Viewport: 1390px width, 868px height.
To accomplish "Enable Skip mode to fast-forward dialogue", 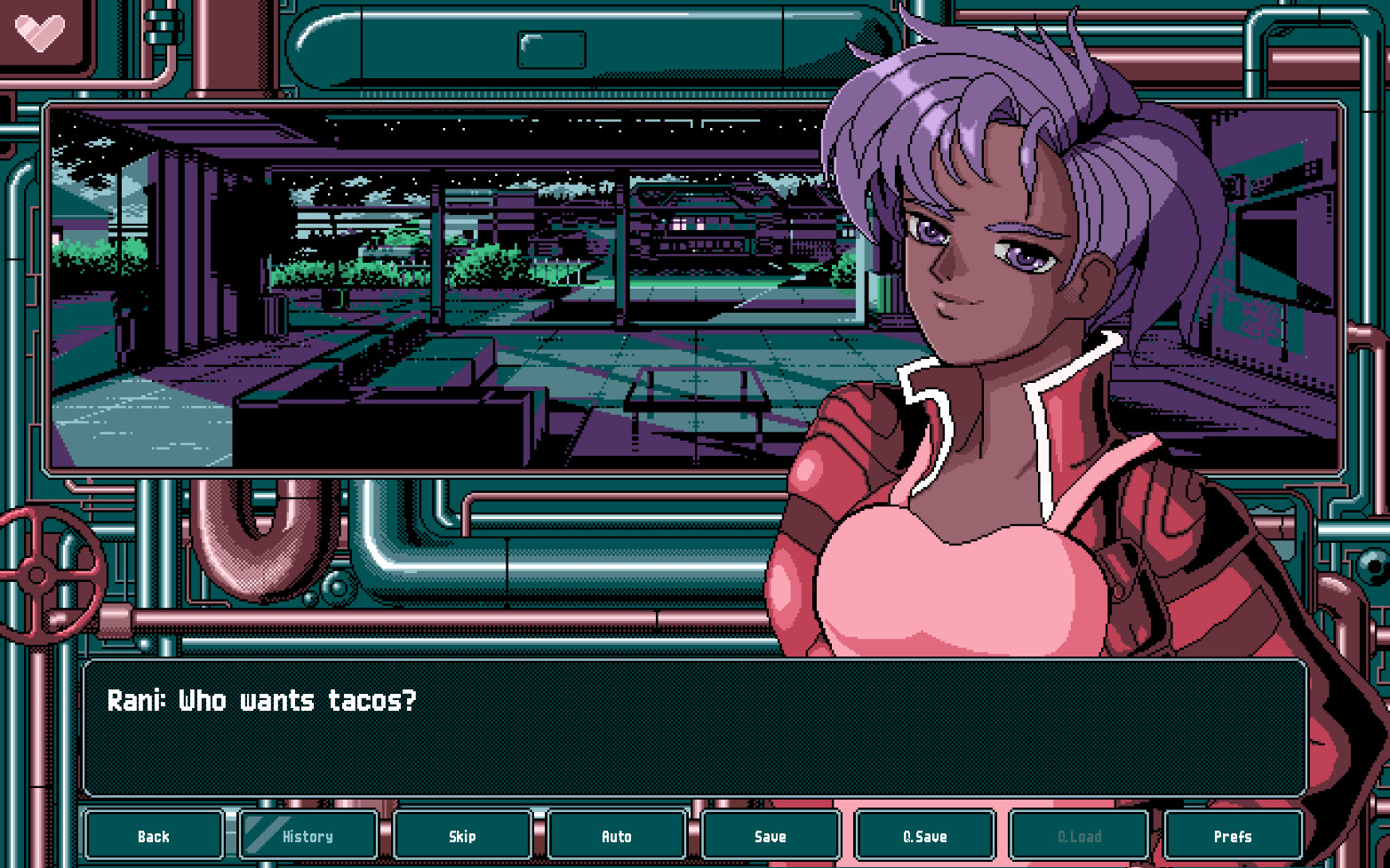I will (x=462, y=835).
